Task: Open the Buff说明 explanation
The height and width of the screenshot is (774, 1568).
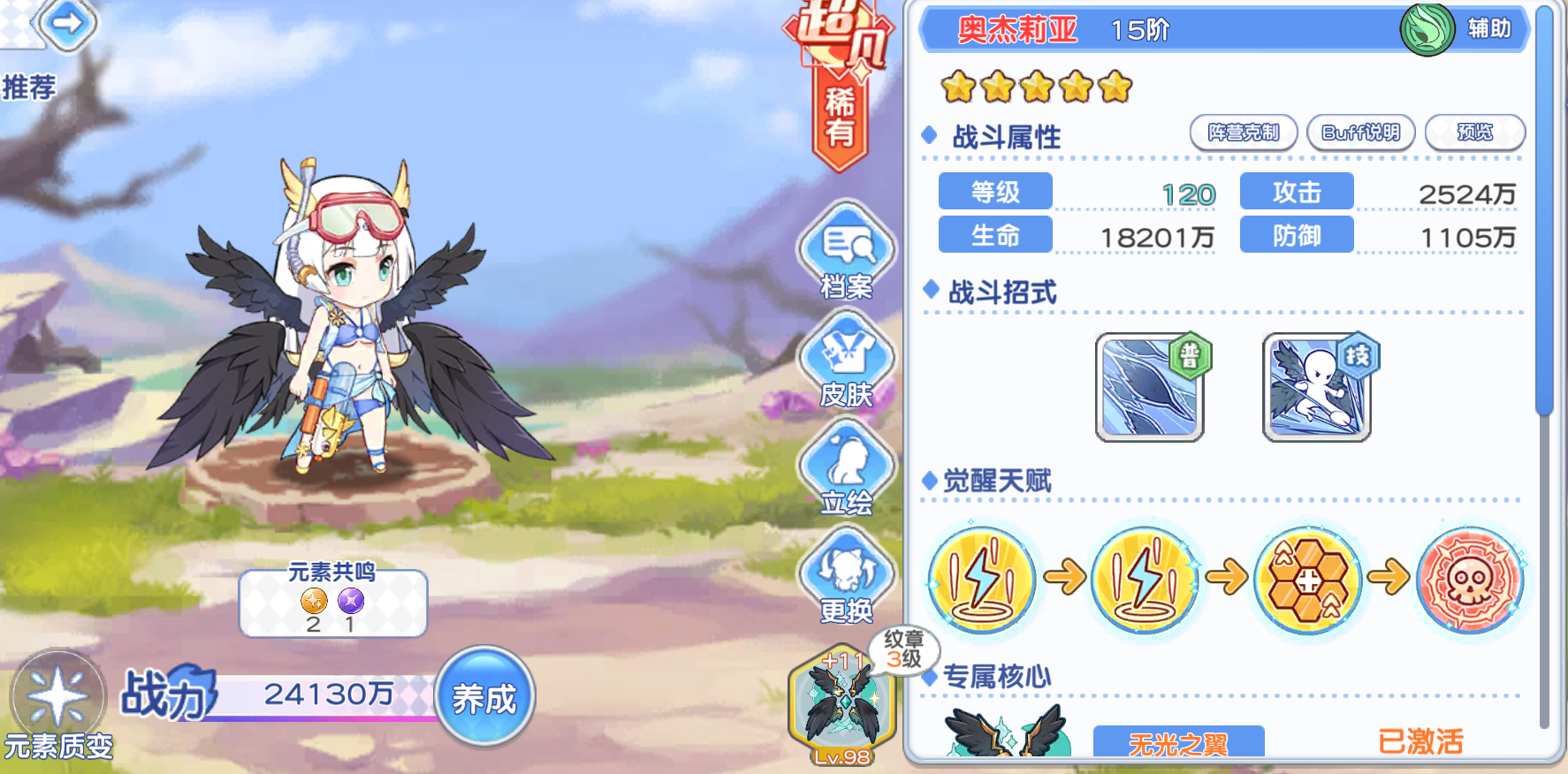Action: [1360, 132]
